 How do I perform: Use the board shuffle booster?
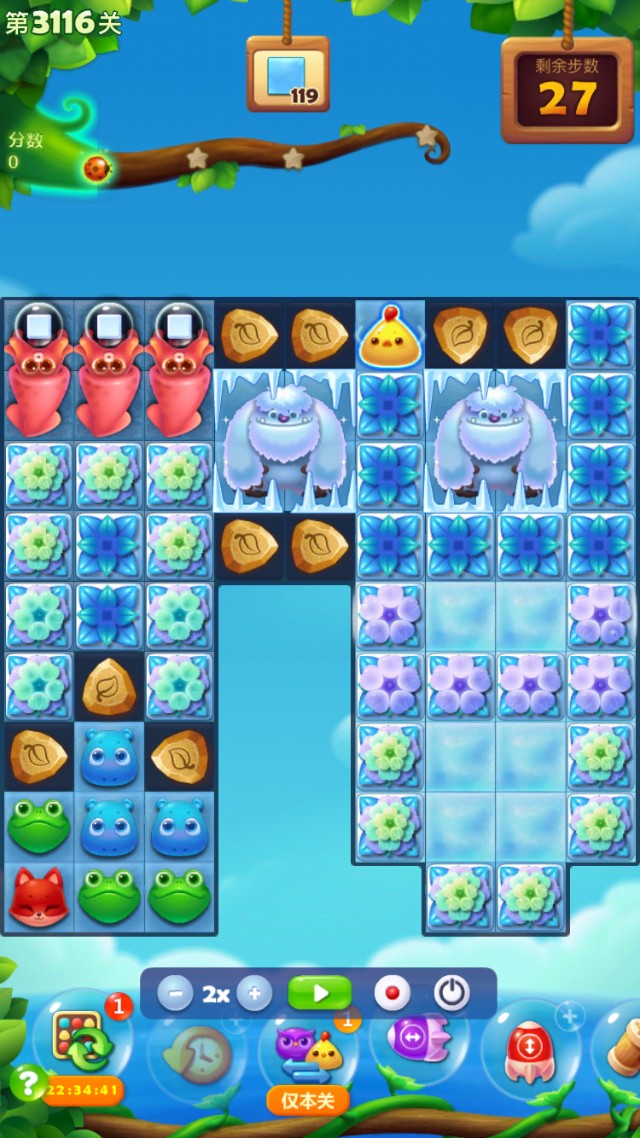coord(82,1042)
